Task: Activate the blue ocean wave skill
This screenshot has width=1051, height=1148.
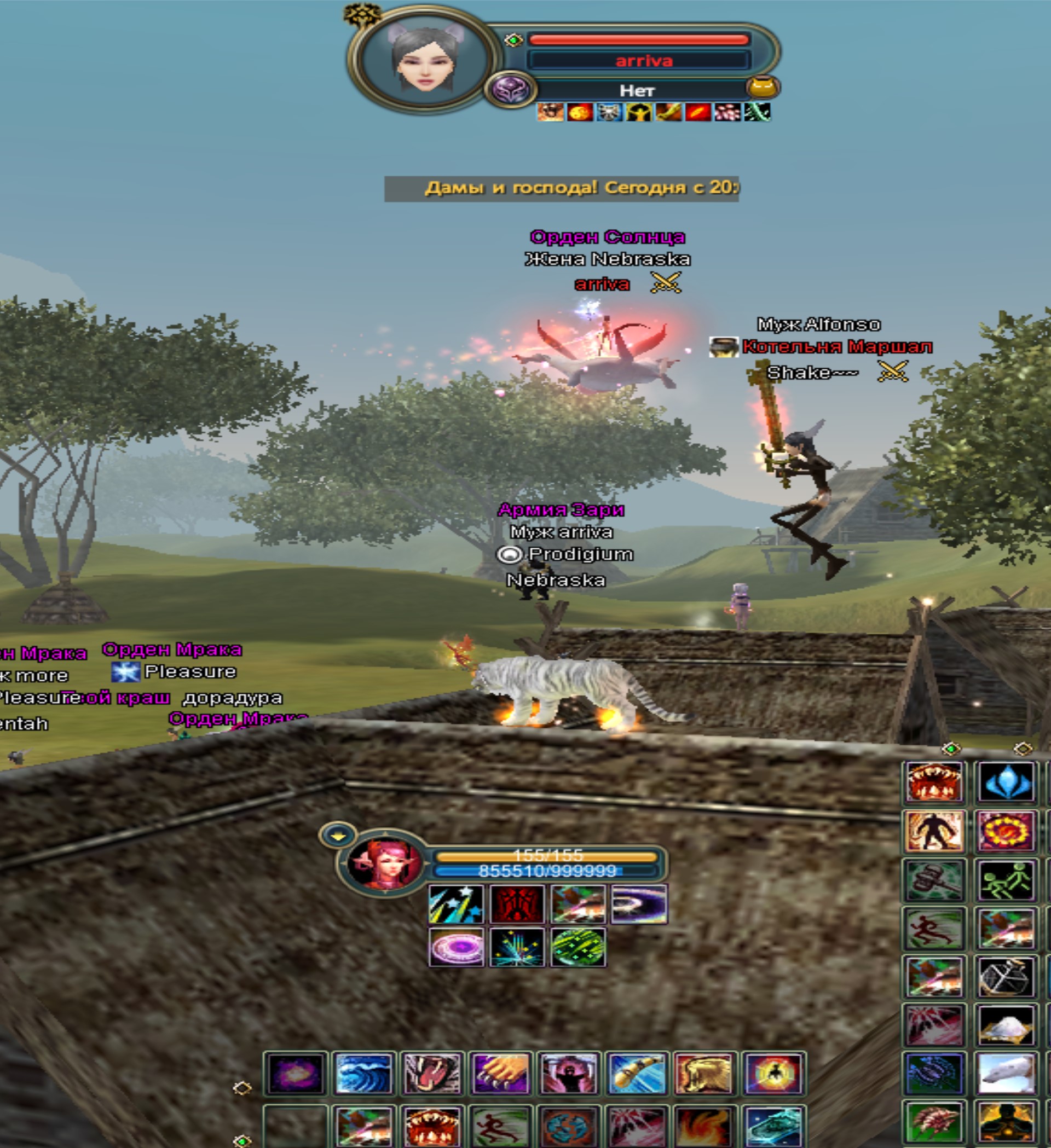Action: (x=363, y=1074)
